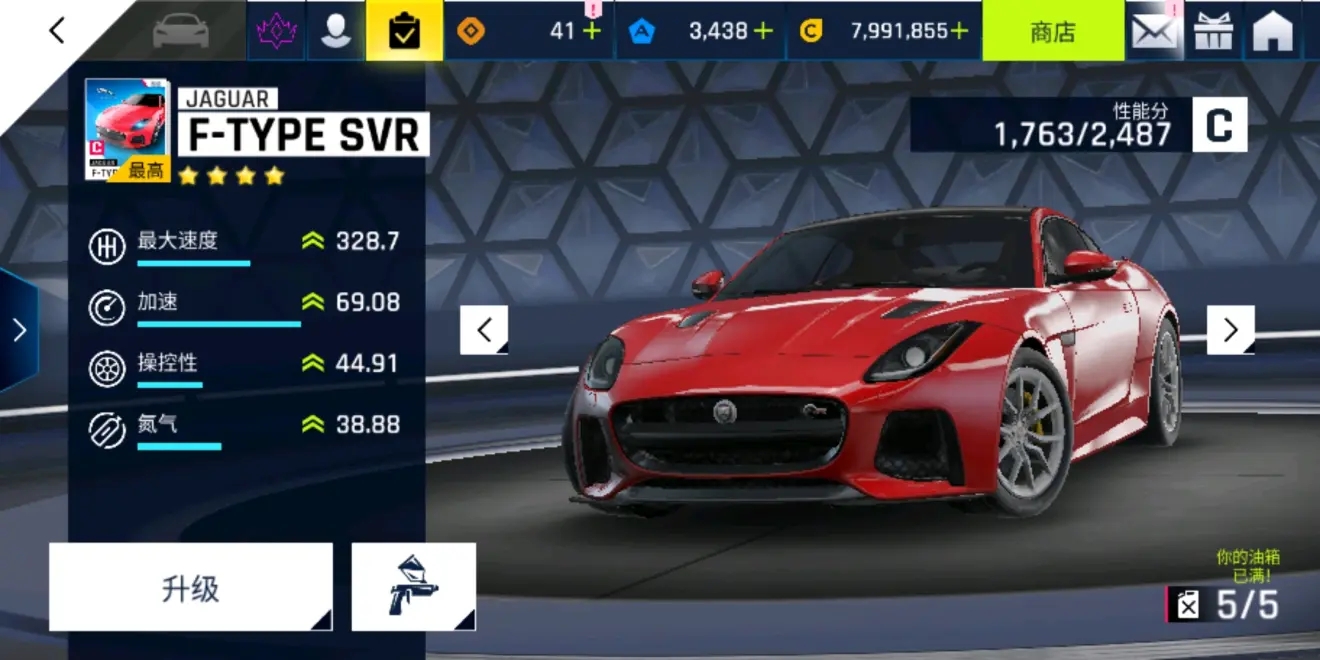Select the F-TYPE SVR car card thumbnail
The width and height of the screenshot is (1320, 660).
click(127, 130)
